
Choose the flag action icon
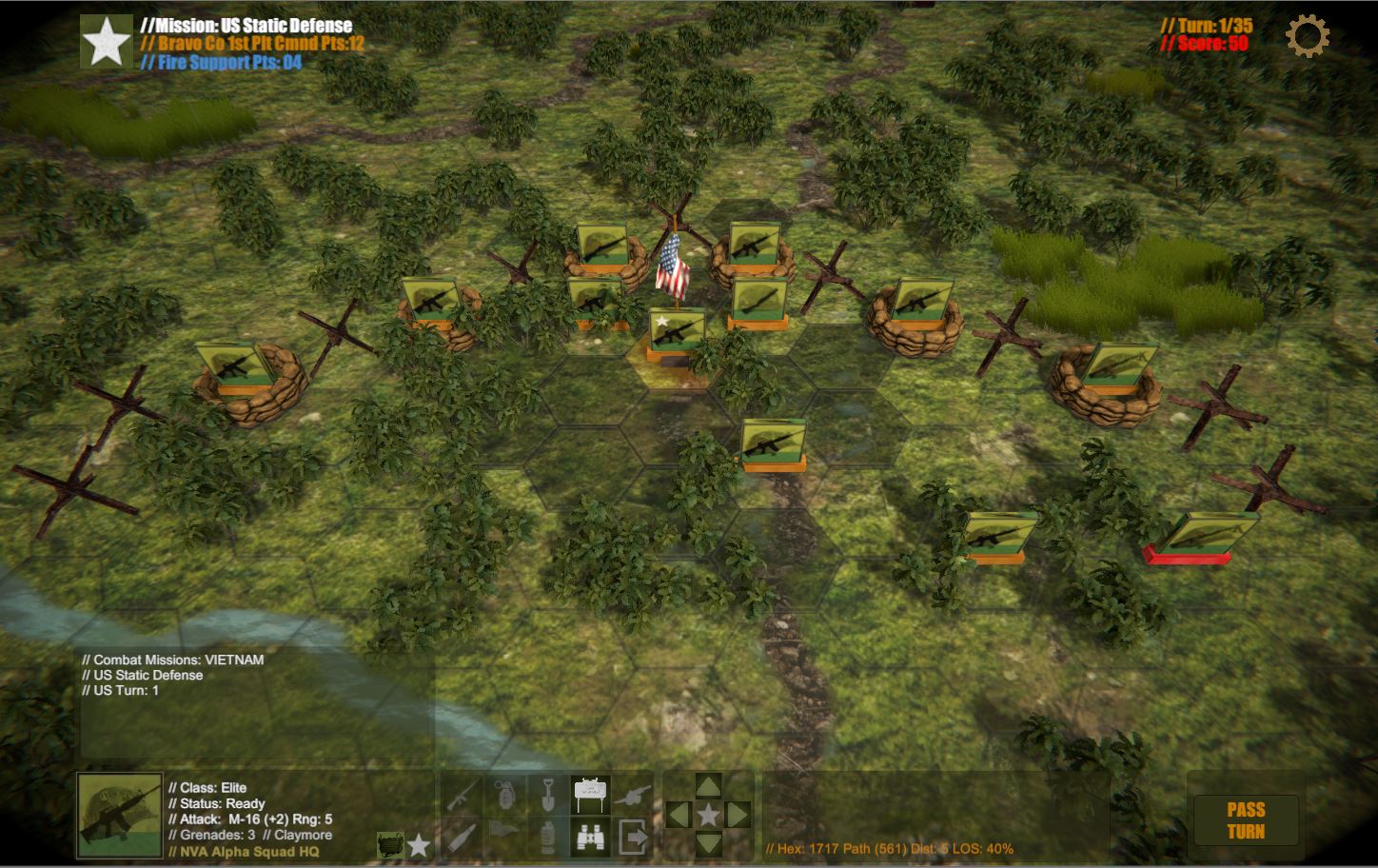point(505,831)
